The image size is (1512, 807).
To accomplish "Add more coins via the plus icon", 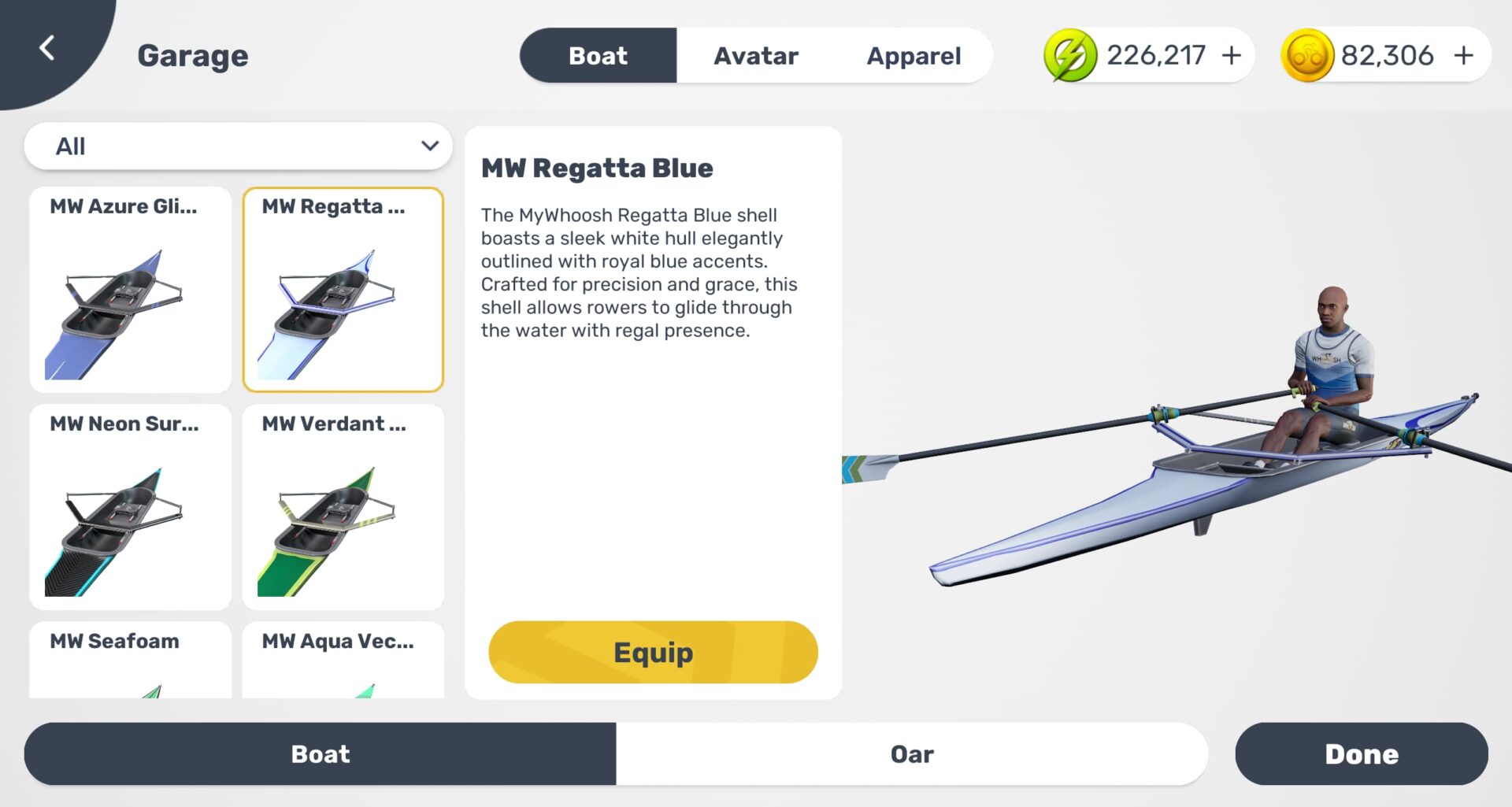I will click(1463, 54).
